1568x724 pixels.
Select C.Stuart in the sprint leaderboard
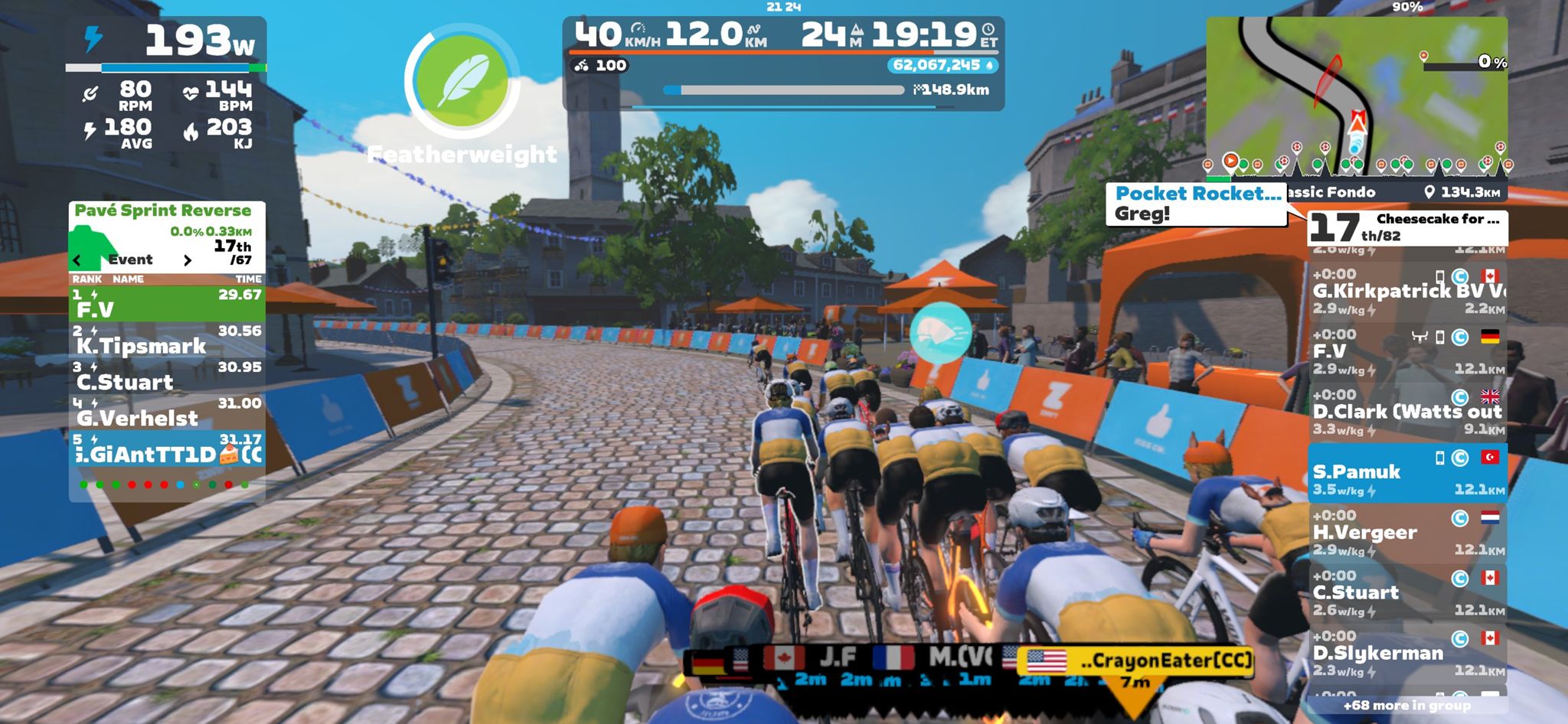(x=167, y=376)
